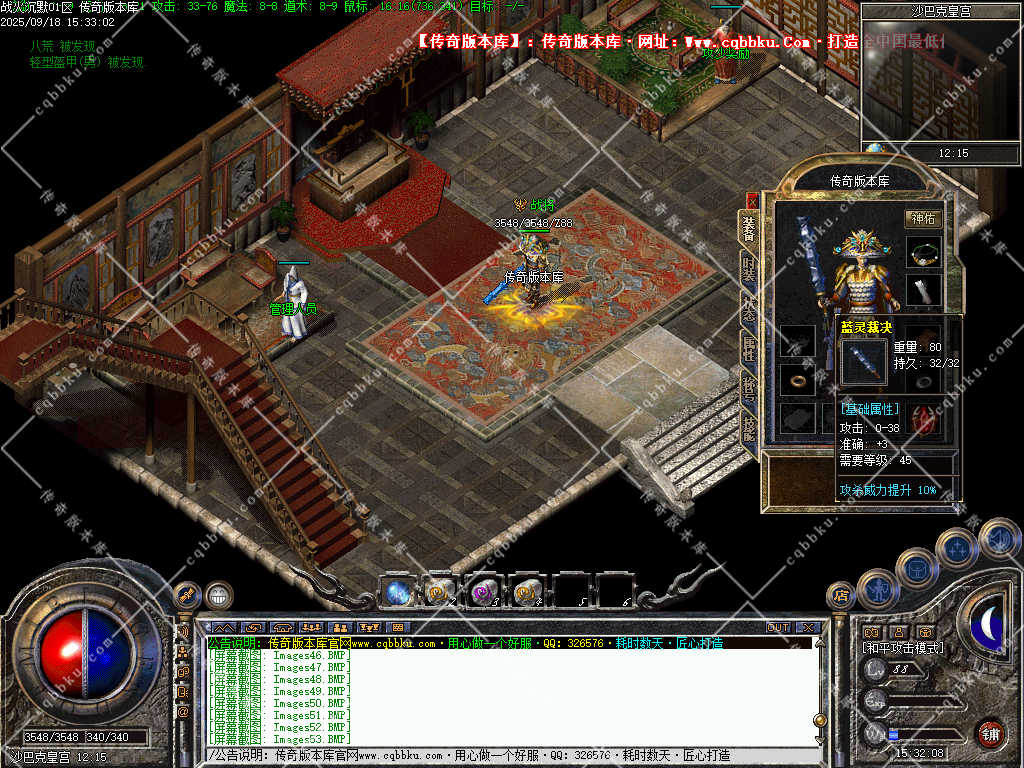The image size is (1024, 768).
Task: Click the 神佑 button in equipment panel
Action: [x=923, y=218]
